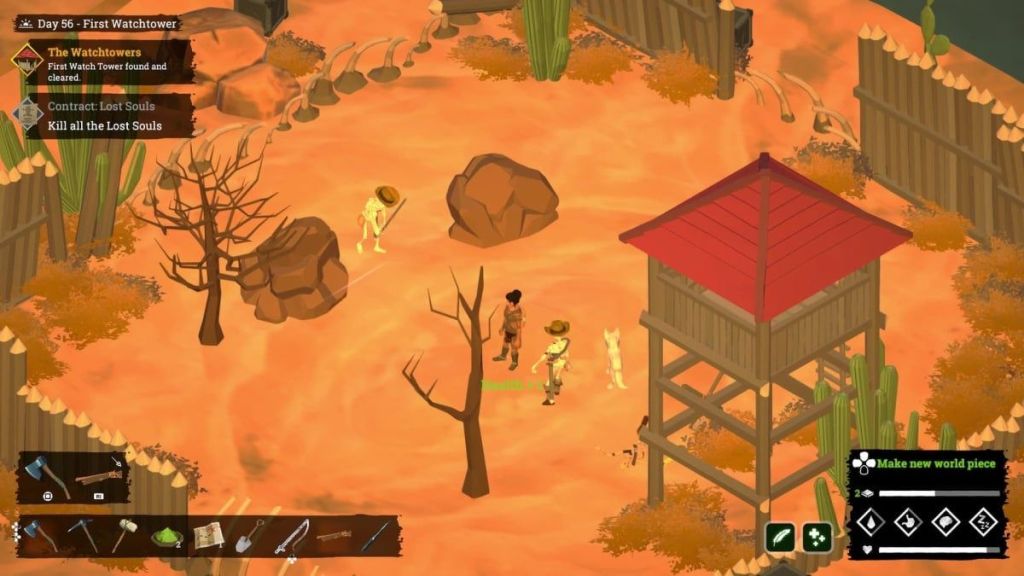The height and width of the screenshot is (576, 1024).
Task: Select the green powder bowl slot
Action: point(165,536)
